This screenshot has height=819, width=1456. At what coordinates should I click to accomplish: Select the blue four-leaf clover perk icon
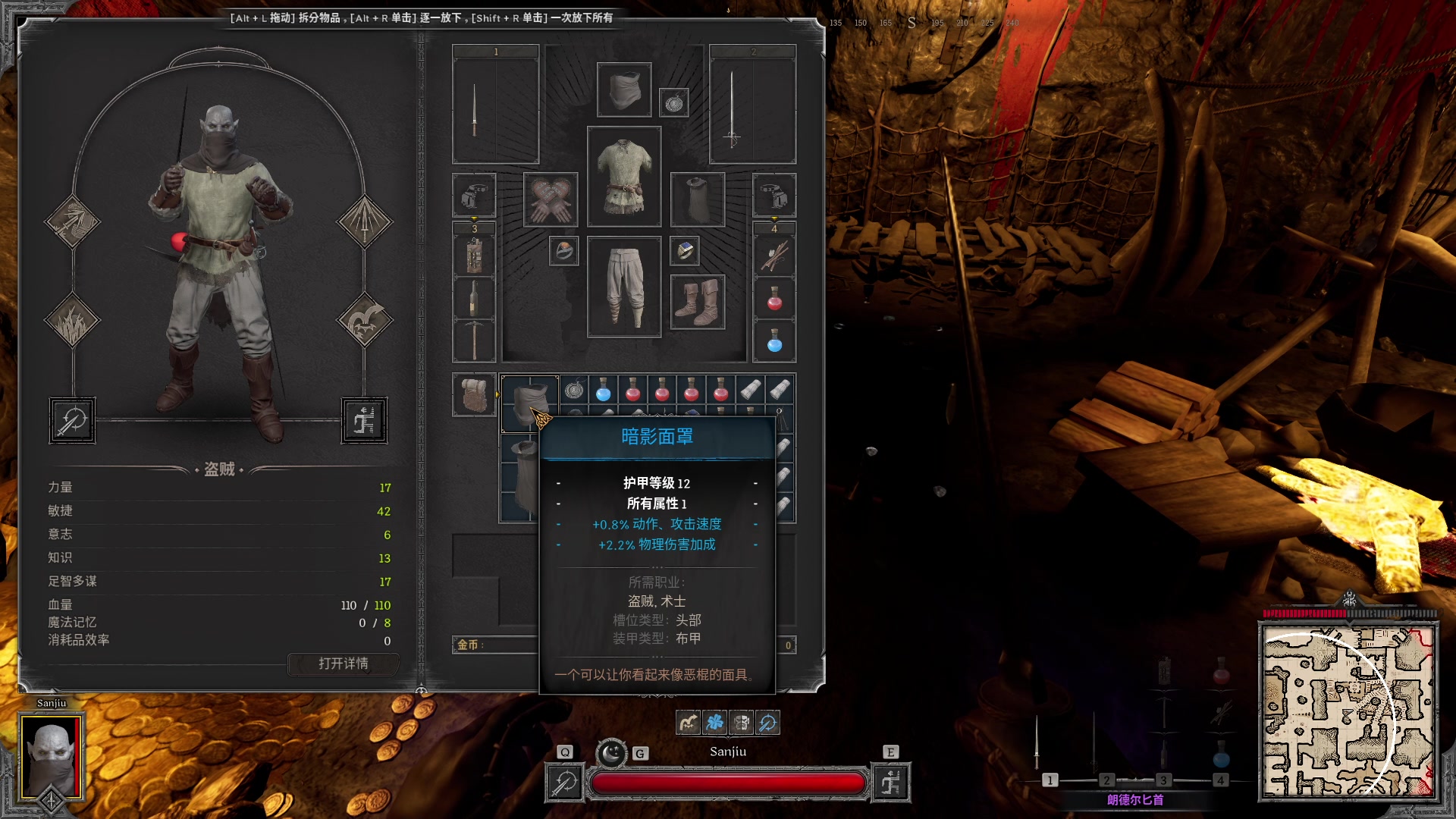click(714, 723)
